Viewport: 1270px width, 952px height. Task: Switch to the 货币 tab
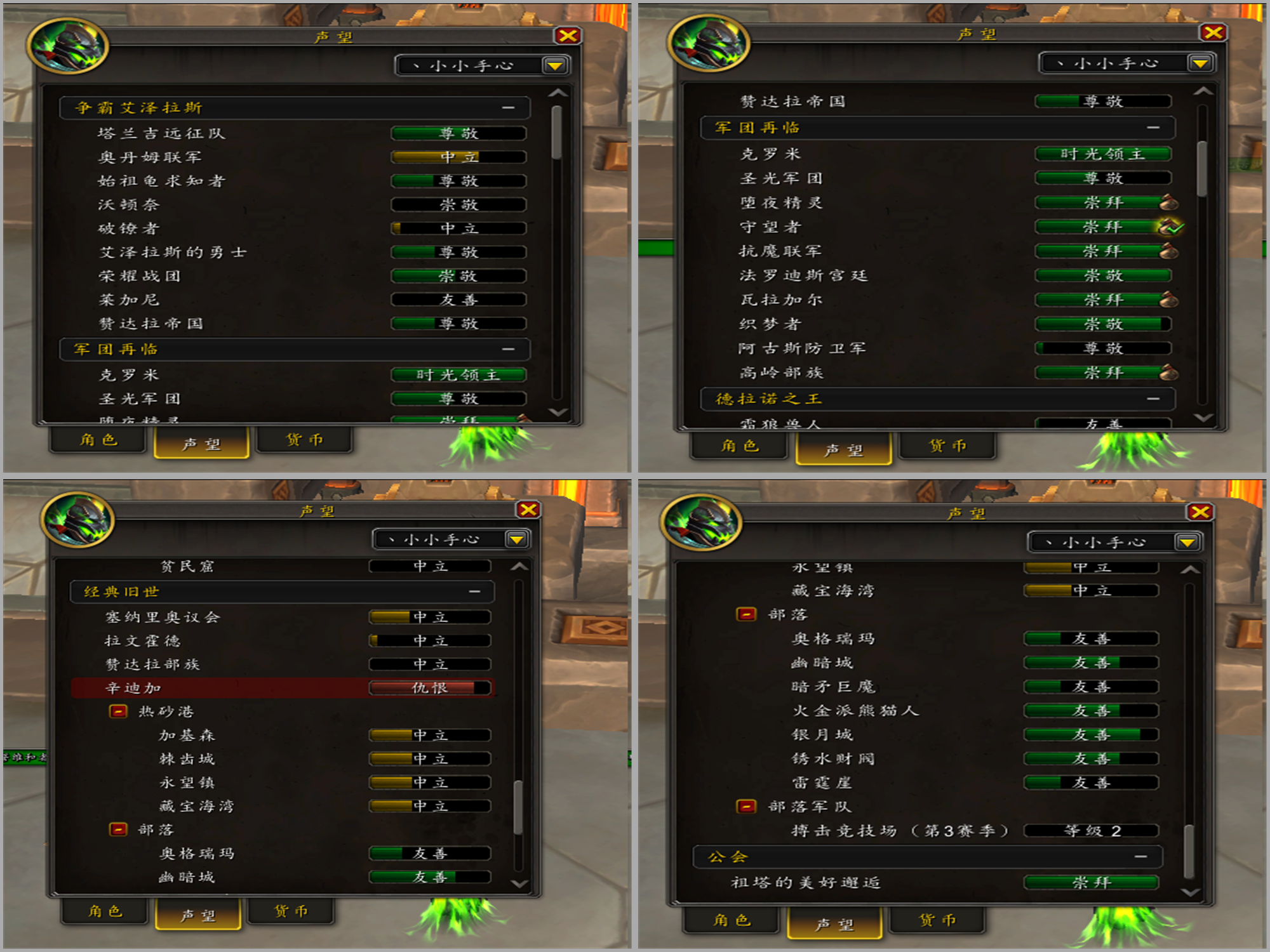pyautogui.click(x=305, y=440)
